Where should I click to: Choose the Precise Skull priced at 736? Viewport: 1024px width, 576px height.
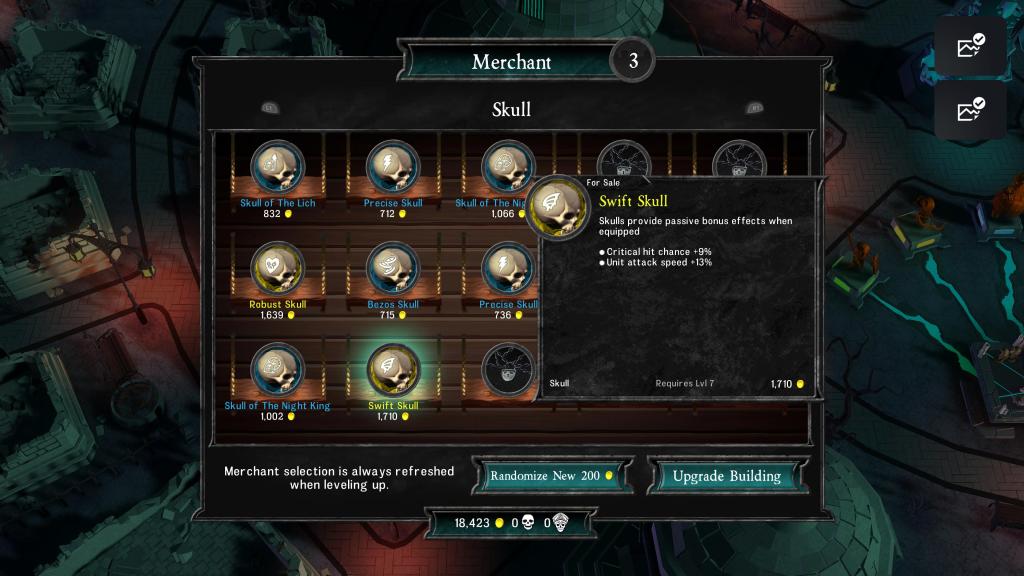coord(508,268)
